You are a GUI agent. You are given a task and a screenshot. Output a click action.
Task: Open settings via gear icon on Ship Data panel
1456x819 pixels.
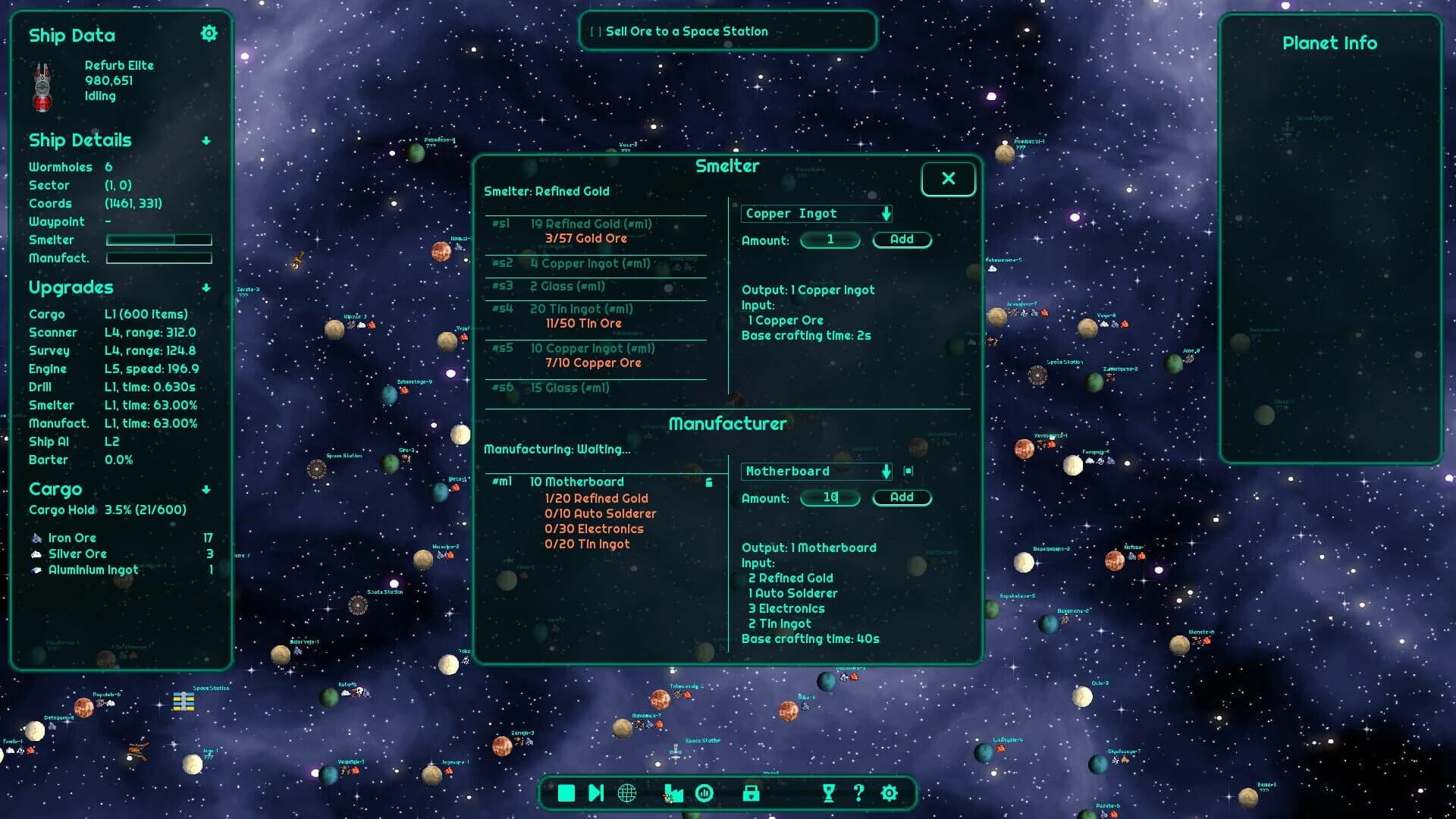coord(209,33)
